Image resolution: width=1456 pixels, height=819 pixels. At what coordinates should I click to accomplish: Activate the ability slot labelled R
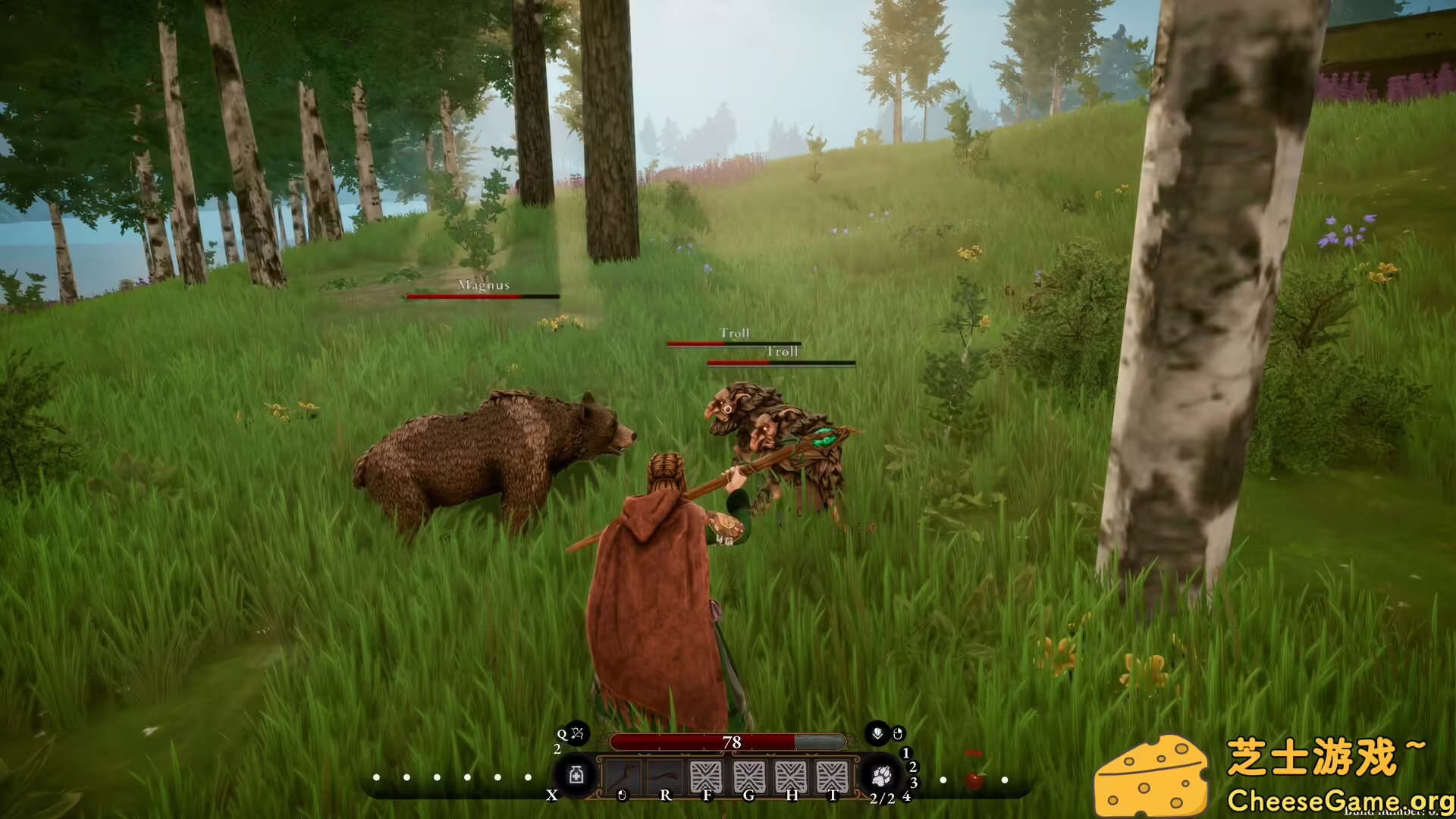pos(664,777)
